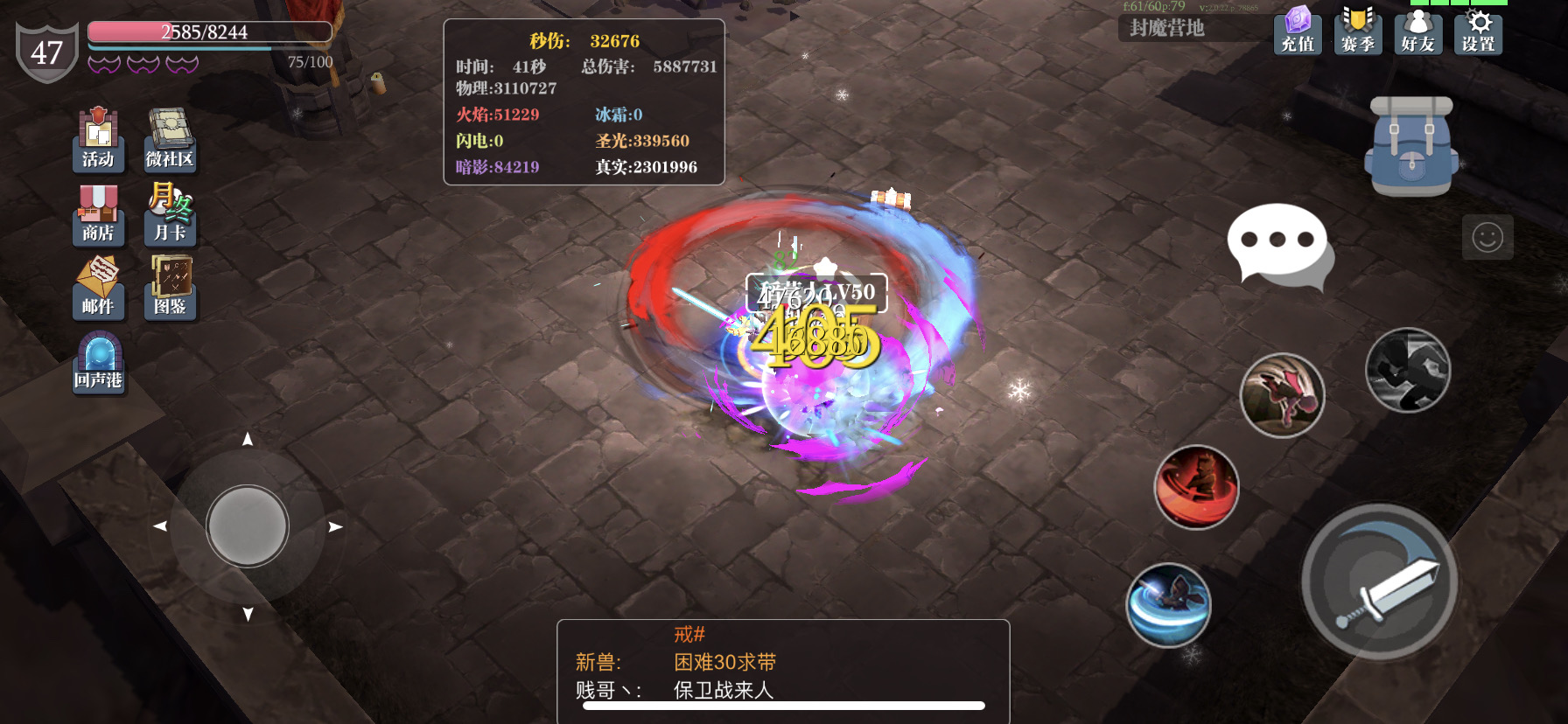Open the chat bubble panel

[1278, 240]
